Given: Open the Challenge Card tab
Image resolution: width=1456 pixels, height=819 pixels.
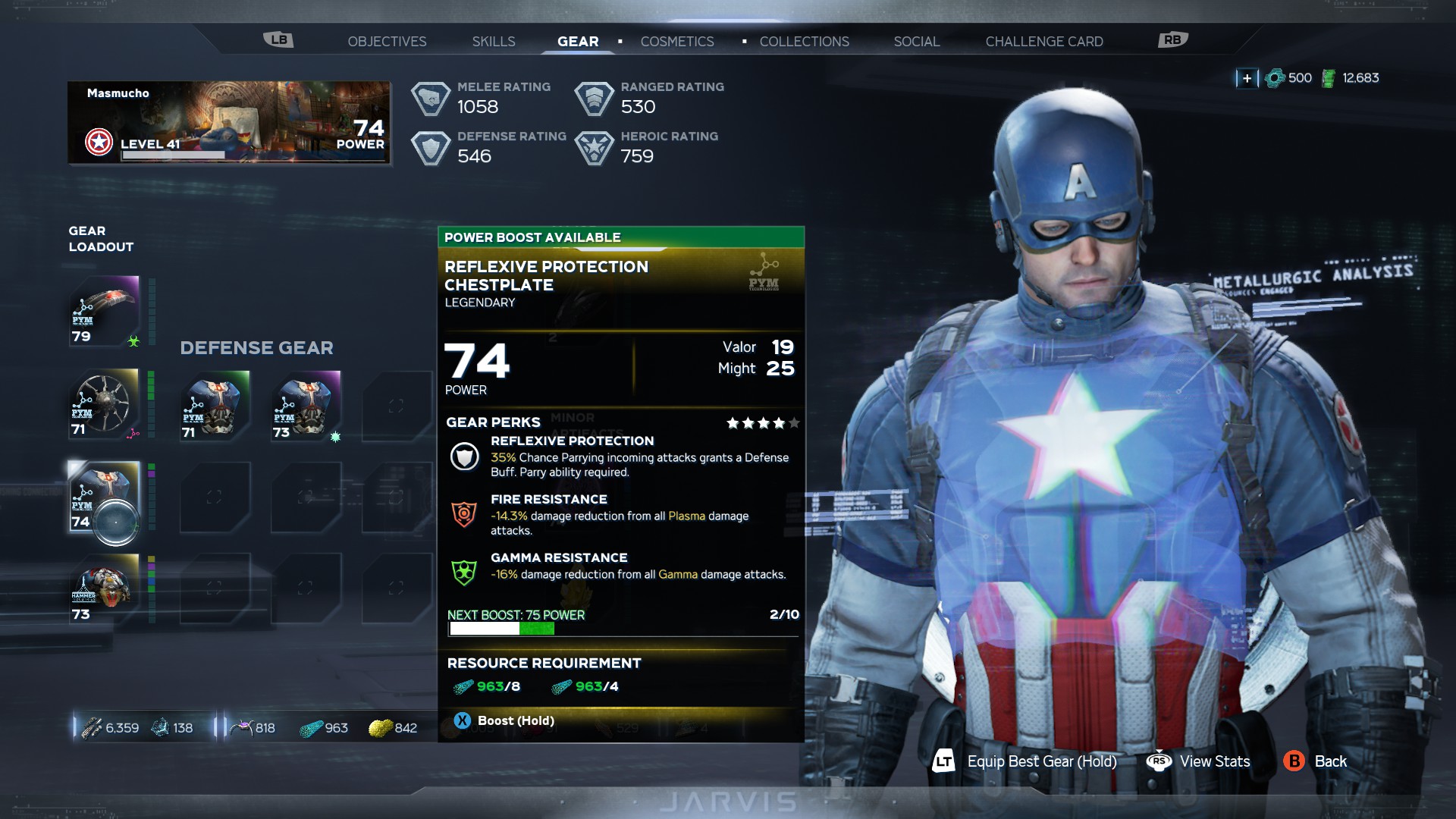Looking at the screenshot, I should [x=1043, y=42].
